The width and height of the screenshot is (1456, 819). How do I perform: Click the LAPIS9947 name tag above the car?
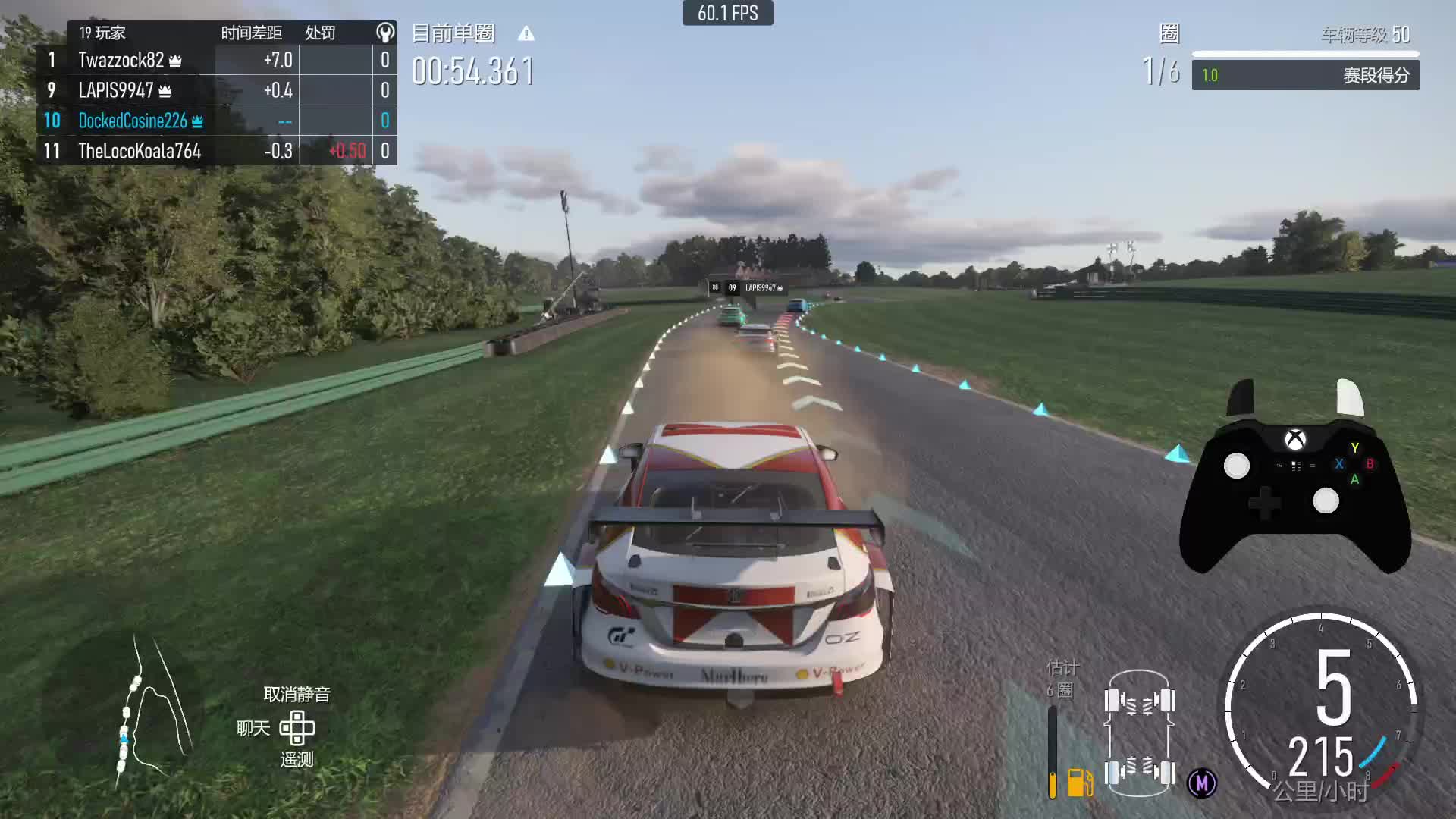click(x=761, y=288)
